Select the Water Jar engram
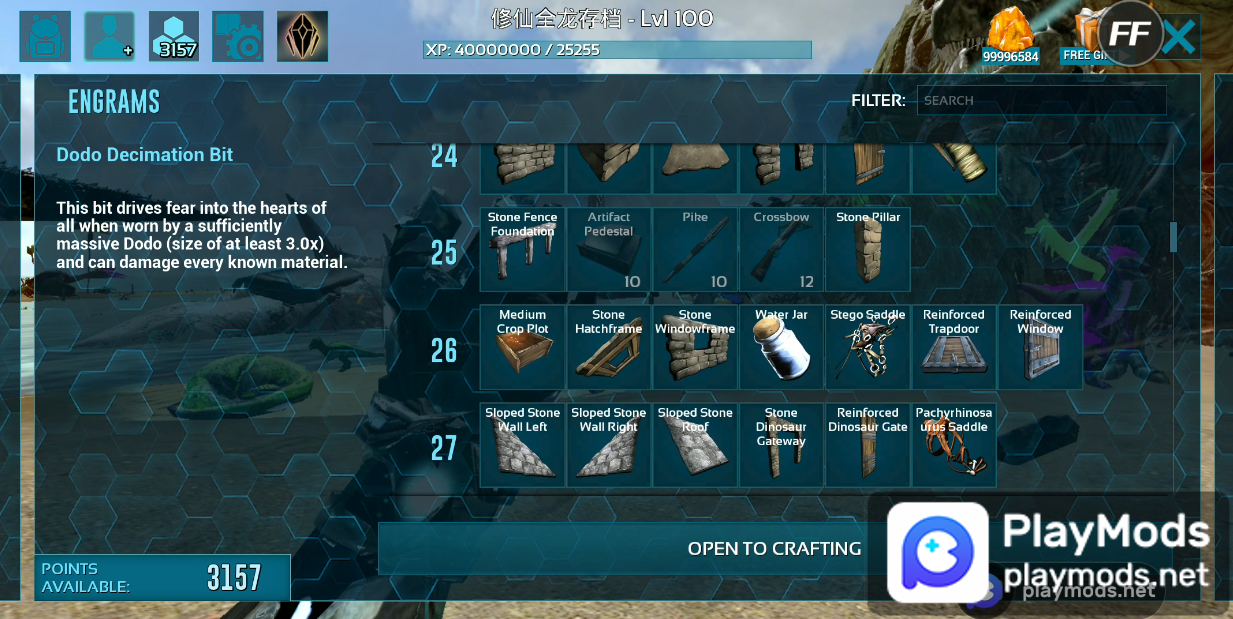Screen dimensions: 1233x619 781,347
